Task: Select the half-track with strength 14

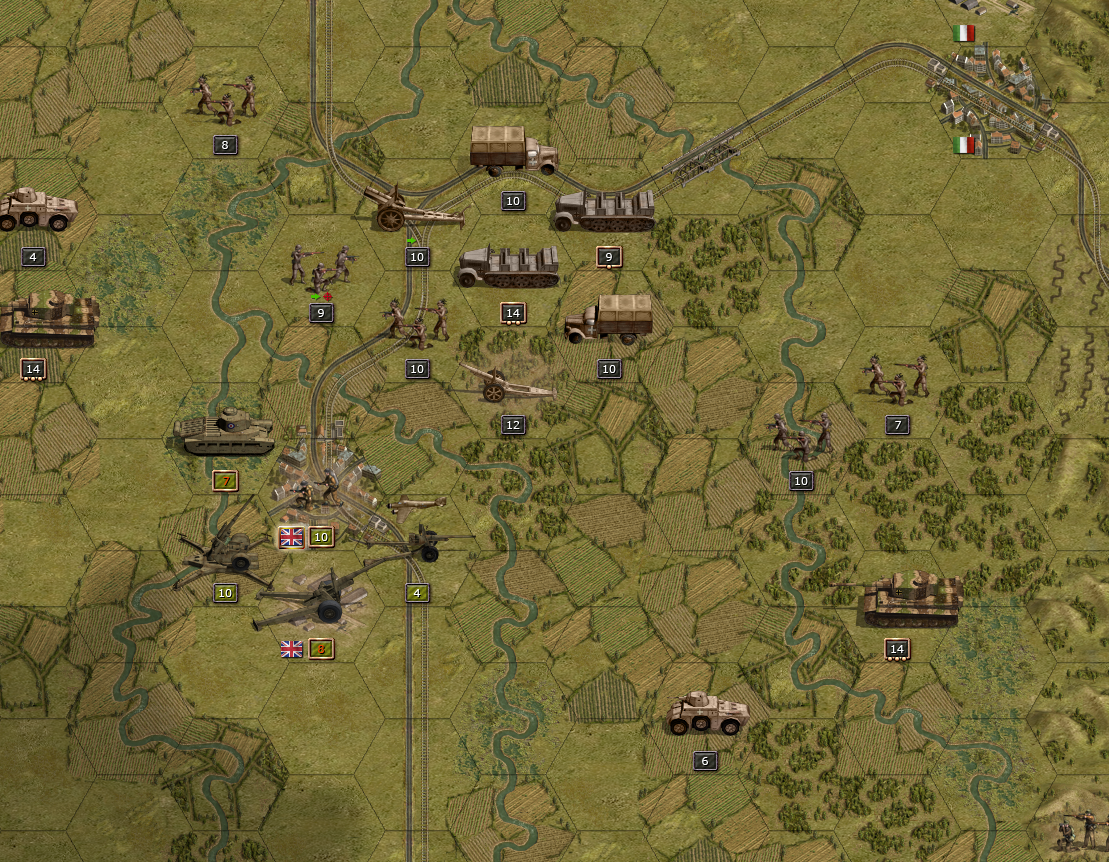Action: click(509, 267)
